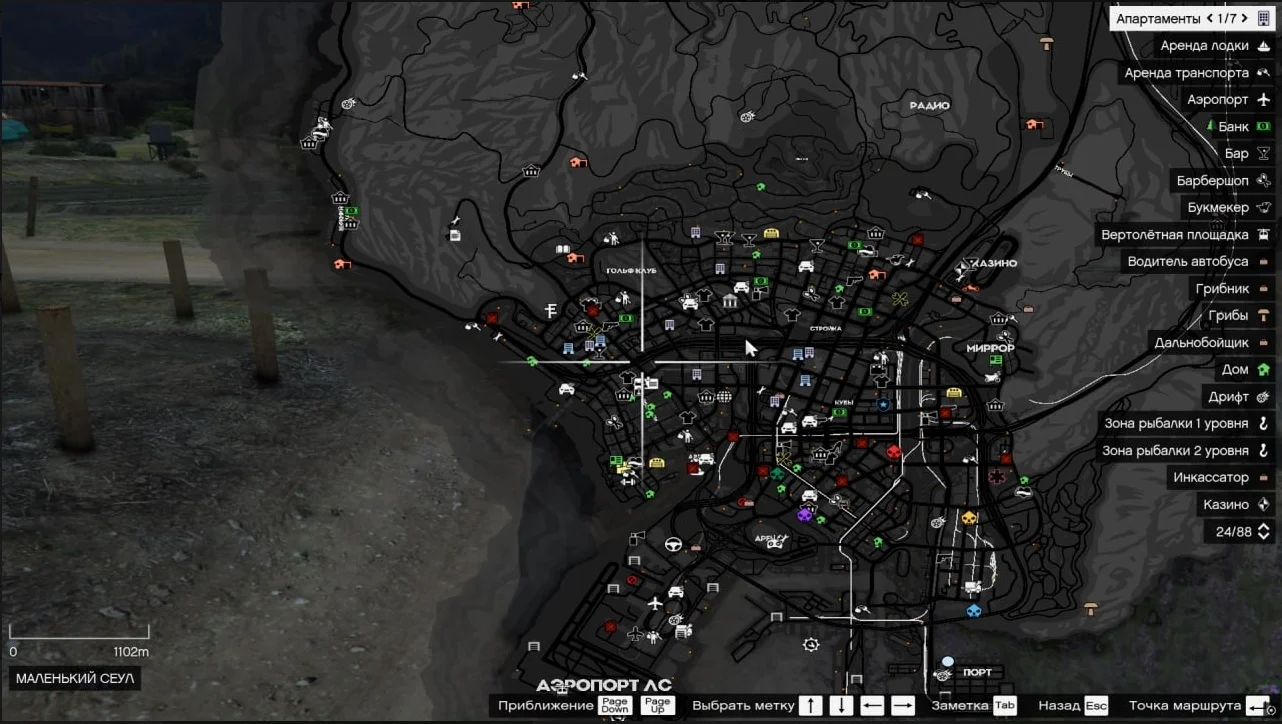This screenshot has width=1282, height=724.
Task: Select the Аренда транспорта legend entry
Action: (1186, 73)
